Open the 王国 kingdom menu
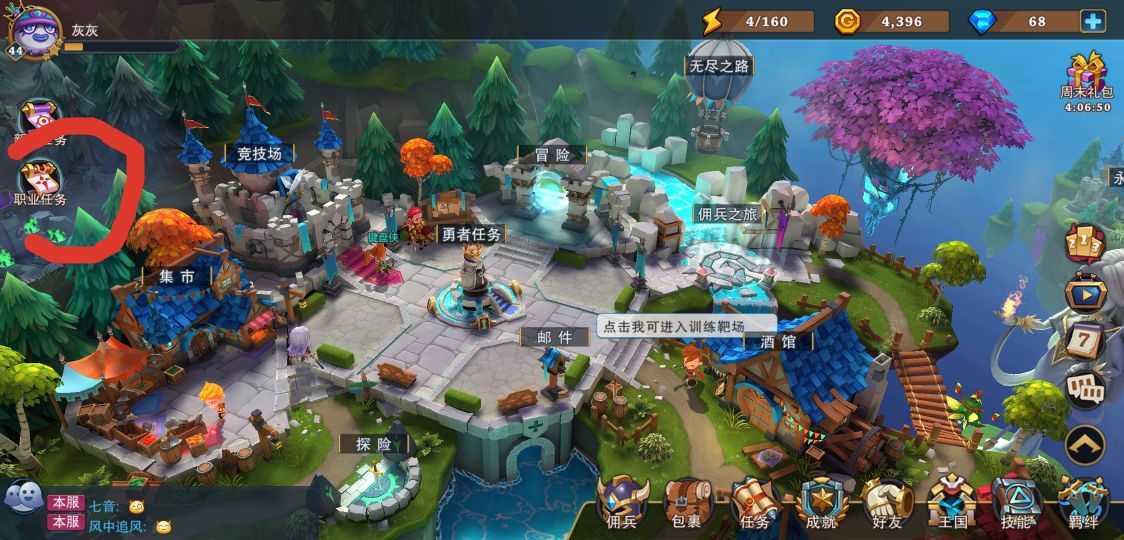The width and height of the screenshot is (1124, 540). tap(953, 500)
